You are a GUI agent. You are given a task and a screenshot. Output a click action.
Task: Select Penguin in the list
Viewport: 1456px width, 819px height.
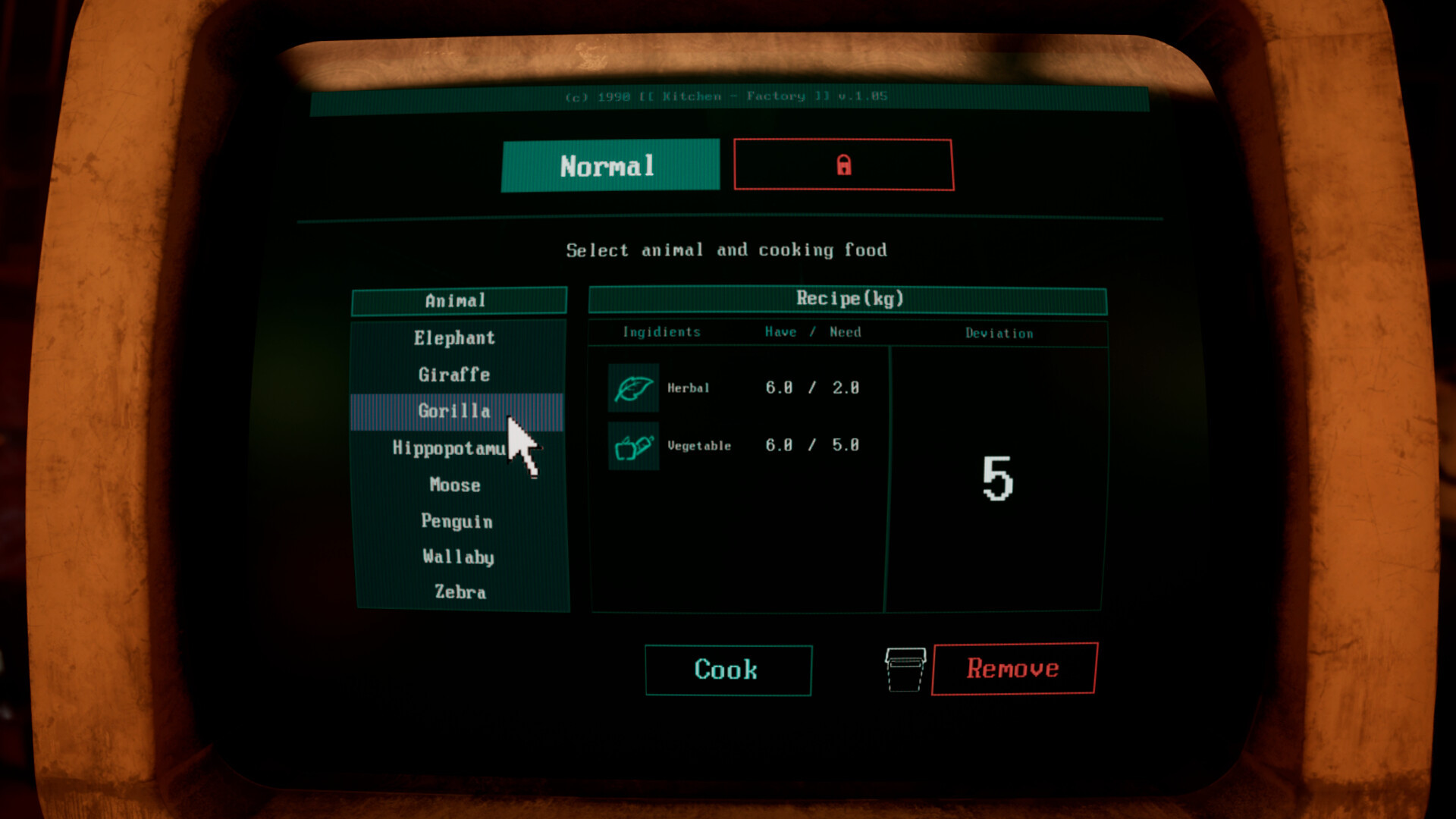tap(457, 521)
